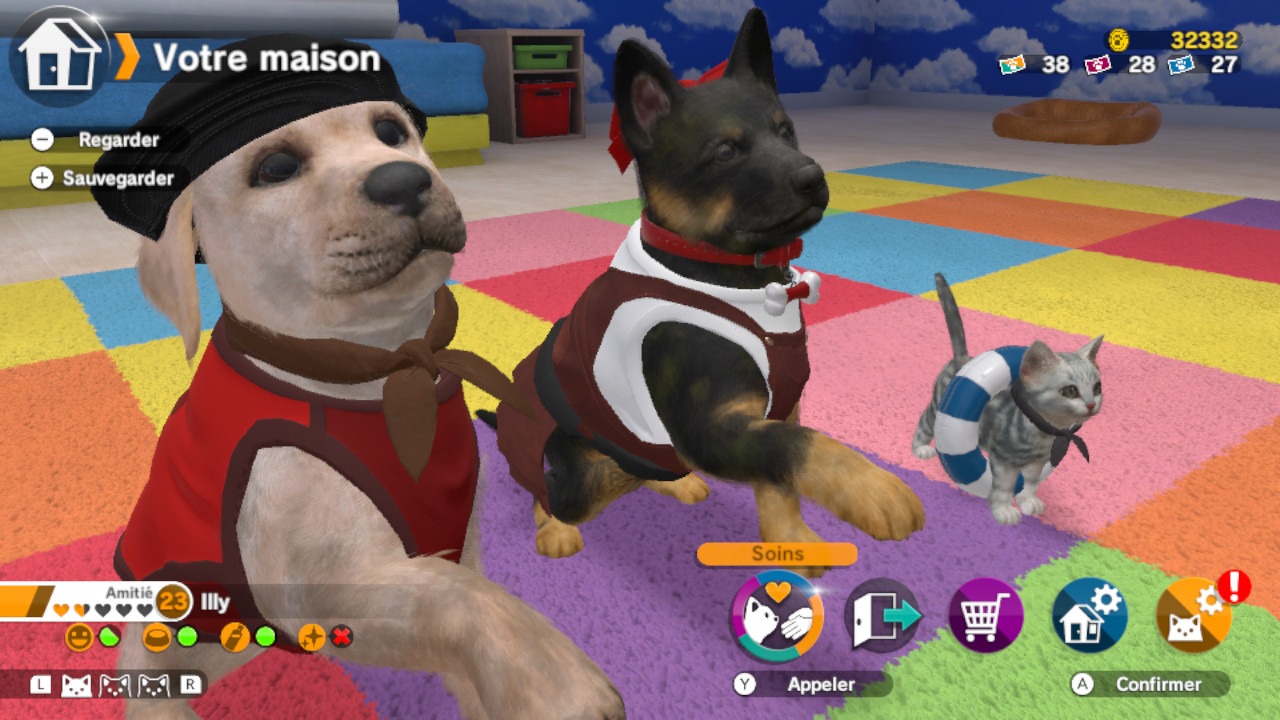Open the pet settings icon with the red alert
This screenshot has height=720, width=1280.
1194,616
